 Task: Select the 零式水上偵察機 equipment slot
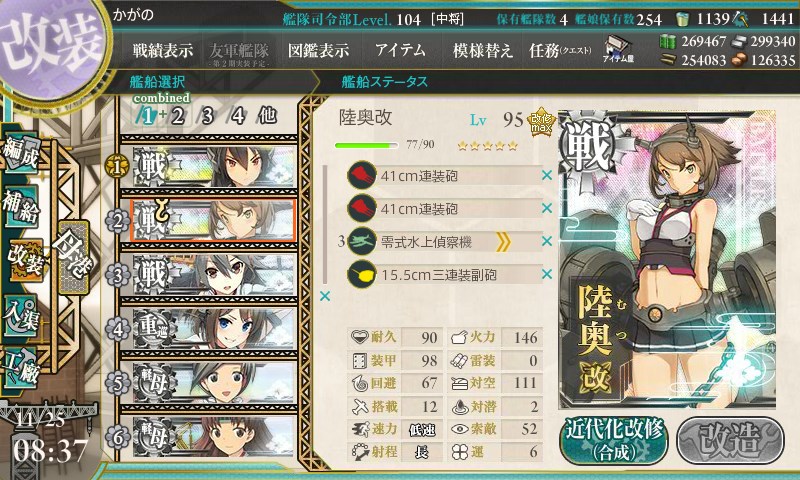click(440, 241)
